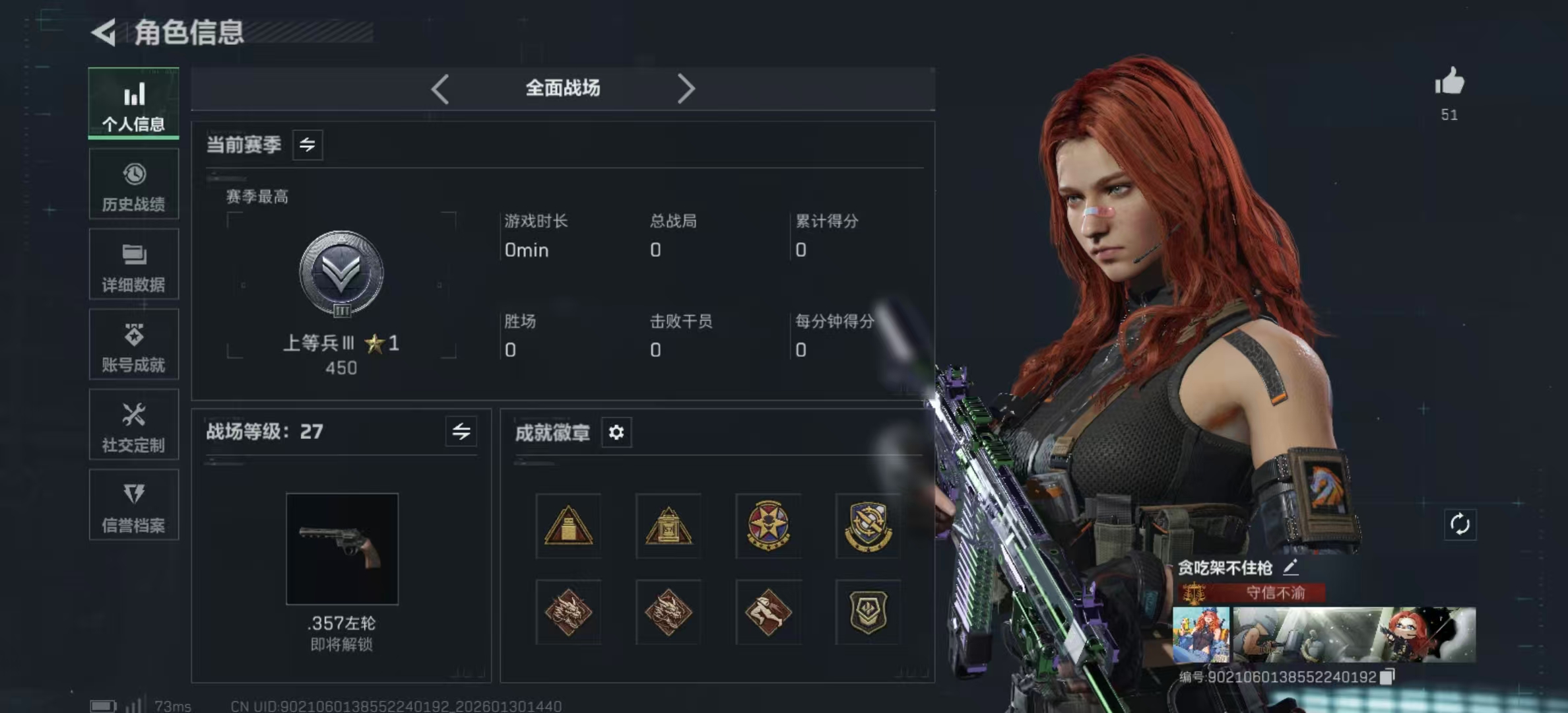This screenshot has width=1568, height=713.
Task: Open the 成就徽章 settings gear
Action: 616,432
